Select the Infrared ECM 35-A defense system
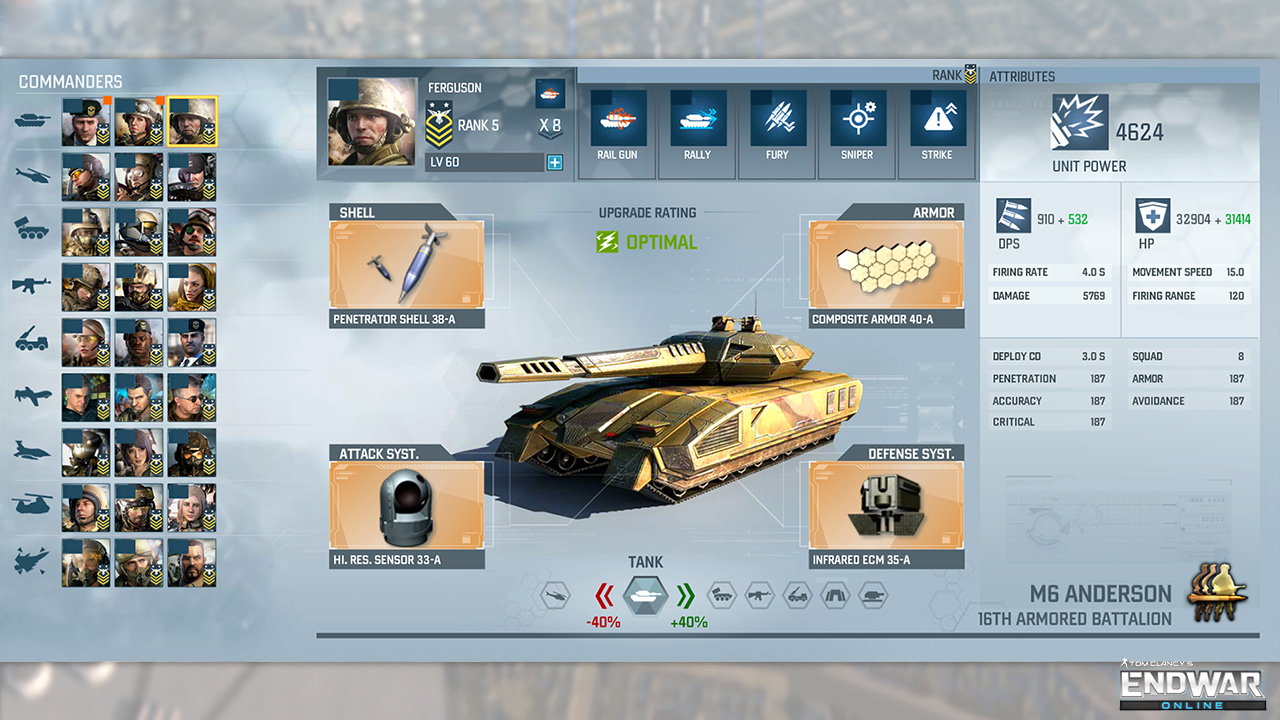The height and width of the screenshot is (720, 1280). tap(885, 507)
